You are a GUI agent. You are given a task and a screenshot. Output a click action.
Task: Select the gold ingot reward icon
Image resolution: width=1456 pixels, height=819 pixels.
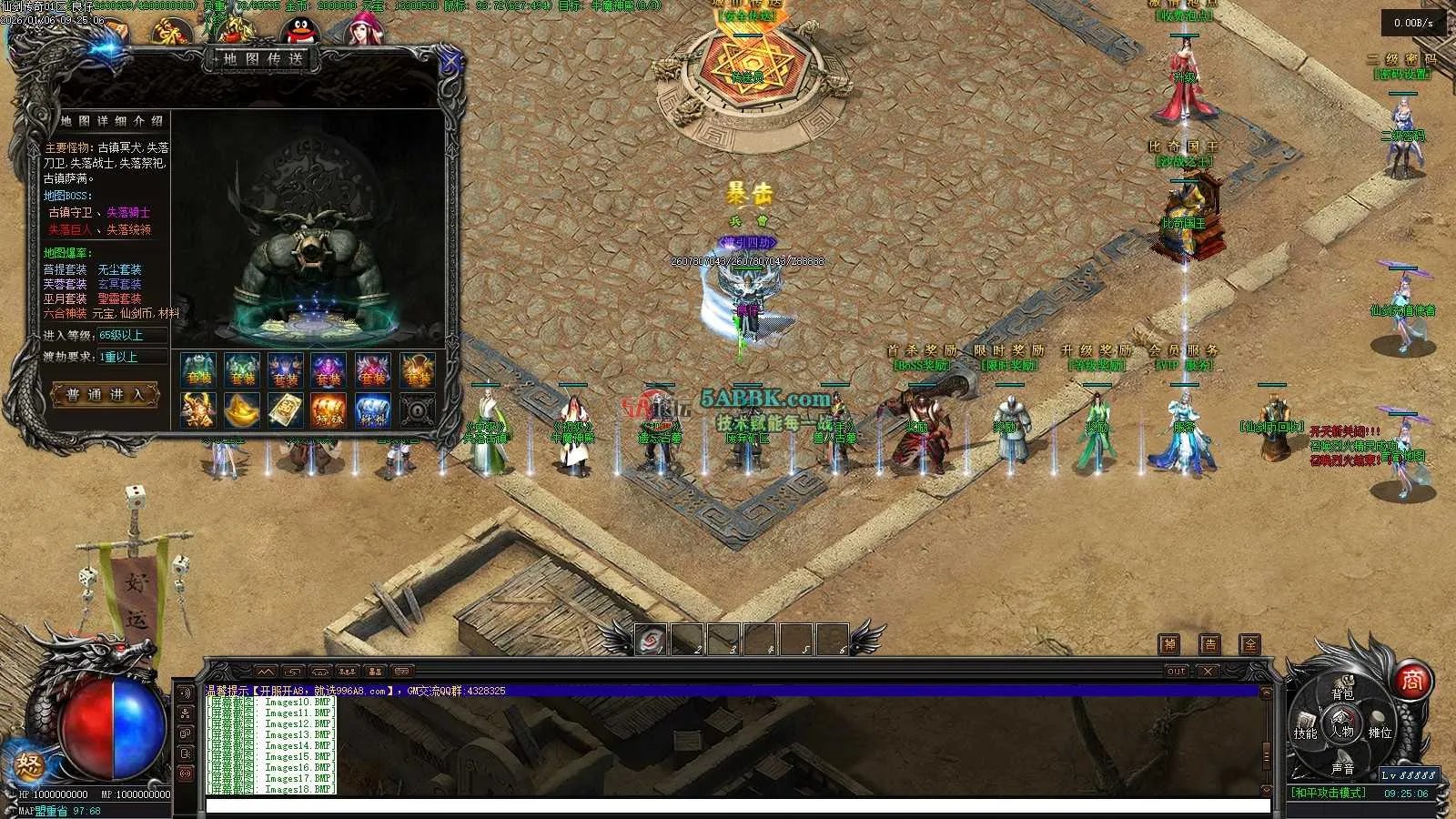click(241, 410)
